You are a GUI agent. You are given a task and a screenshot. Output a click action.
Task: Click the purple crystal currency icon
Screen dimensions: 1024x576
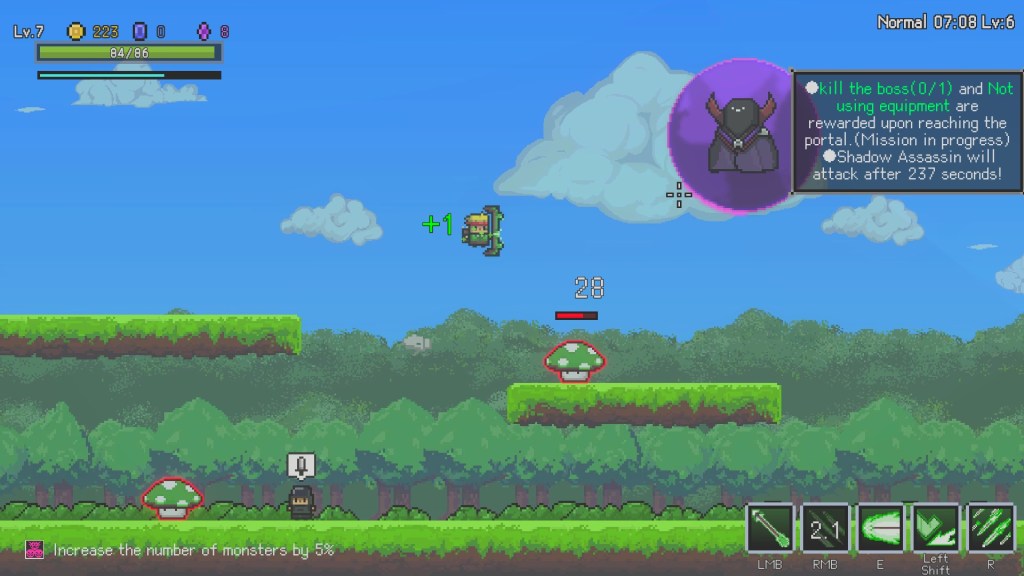(204, 32)
